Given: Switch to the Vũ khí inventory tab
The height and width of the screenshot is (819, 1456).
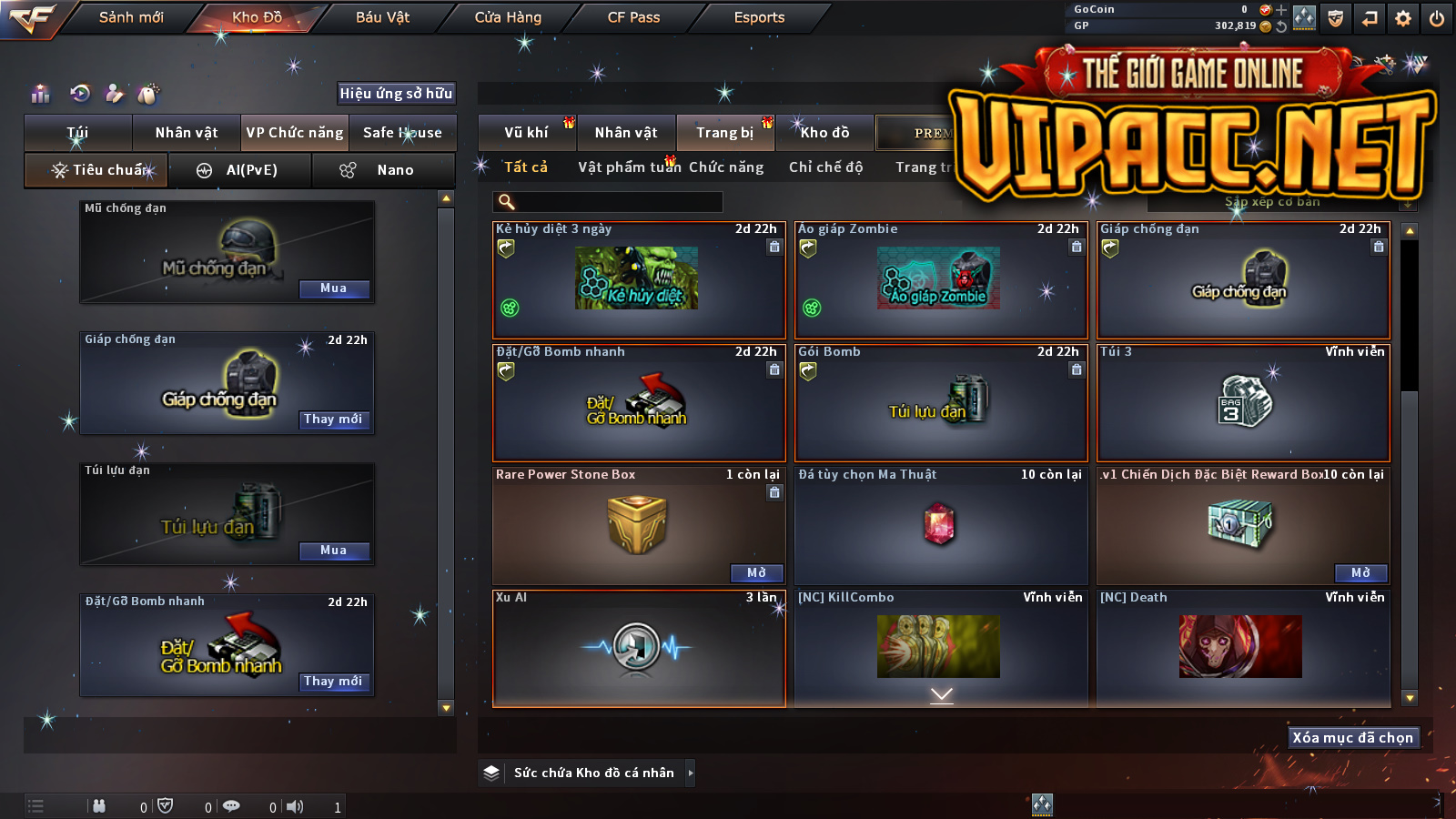Looking at the screenshot, I should 527,133.
